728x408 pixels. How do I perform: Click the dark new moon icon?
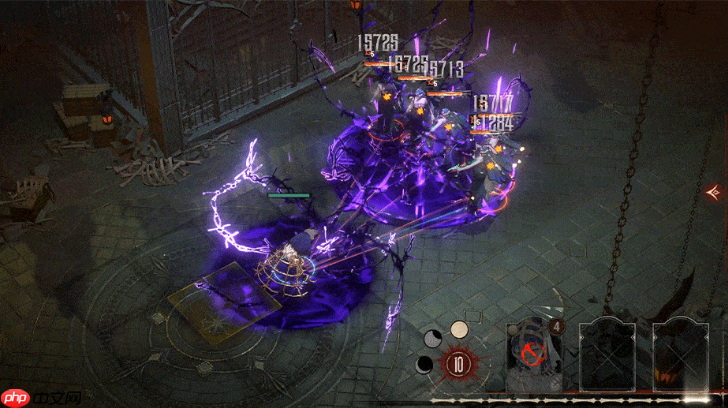[425, 364]
